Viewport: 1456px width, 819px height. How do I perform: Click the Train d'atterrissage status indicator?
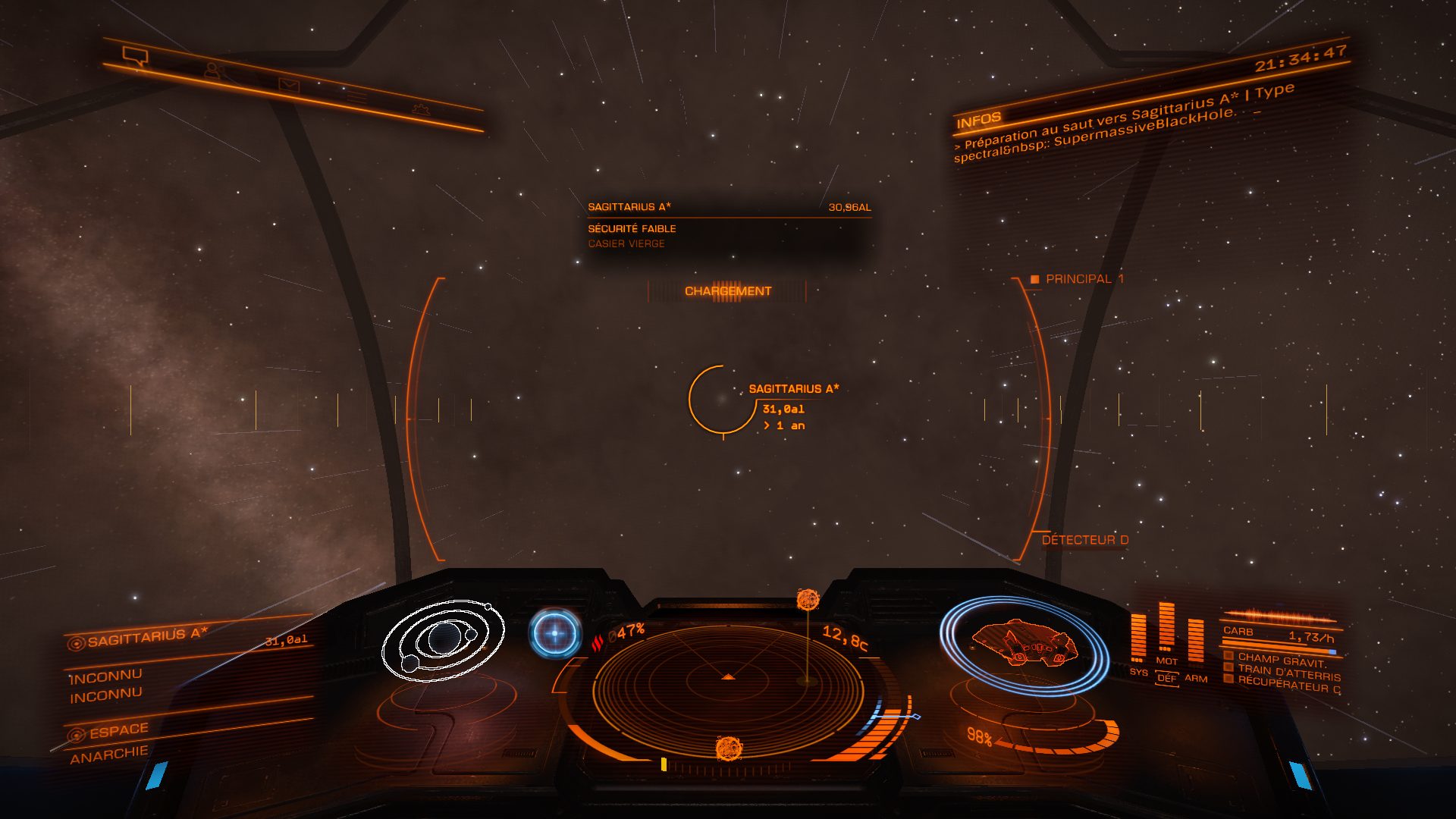tap(1288, 672)
